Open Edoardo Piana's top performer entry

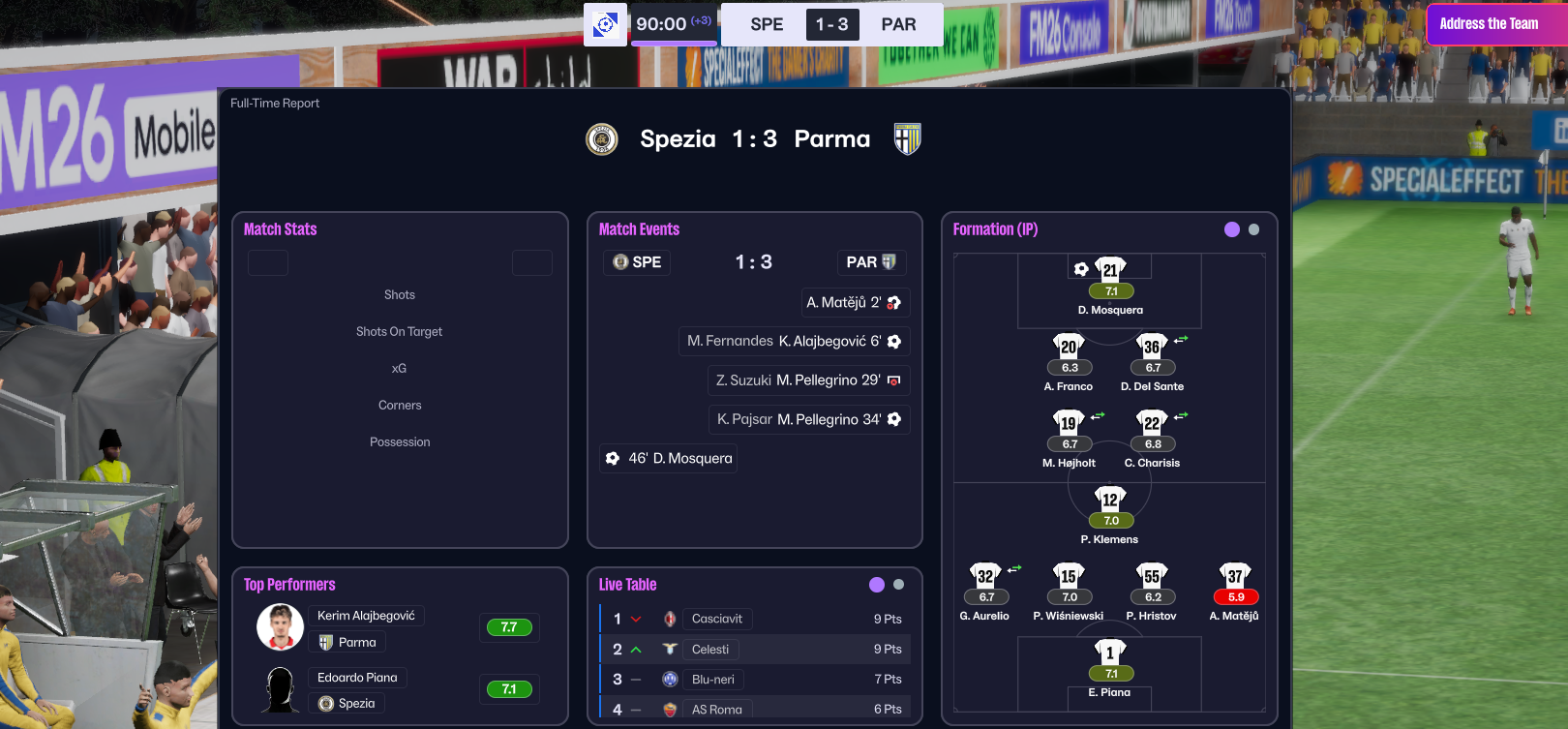(x=357, y=678)
